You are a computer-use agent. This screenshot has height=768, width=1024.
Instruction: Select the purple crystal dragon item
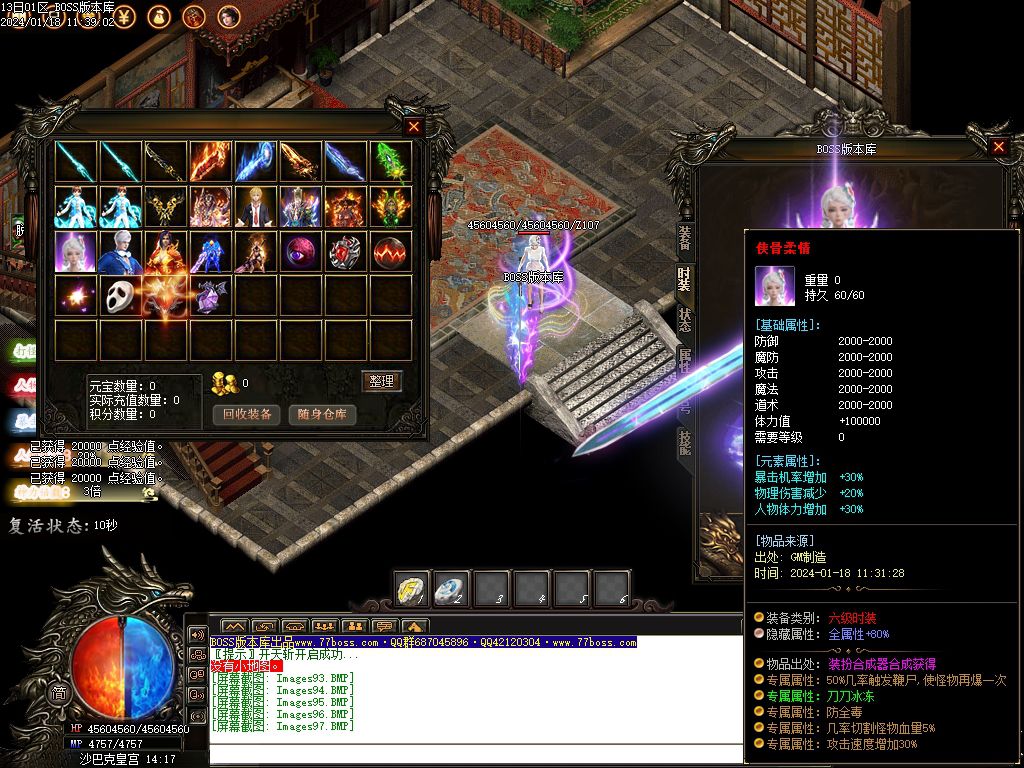(211, 297)
